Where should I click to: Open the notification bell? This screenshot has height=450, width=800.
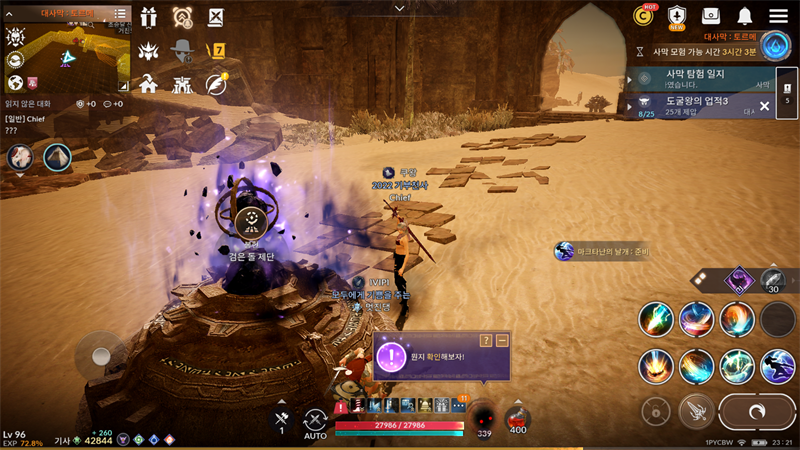click(x=744, y=16)
